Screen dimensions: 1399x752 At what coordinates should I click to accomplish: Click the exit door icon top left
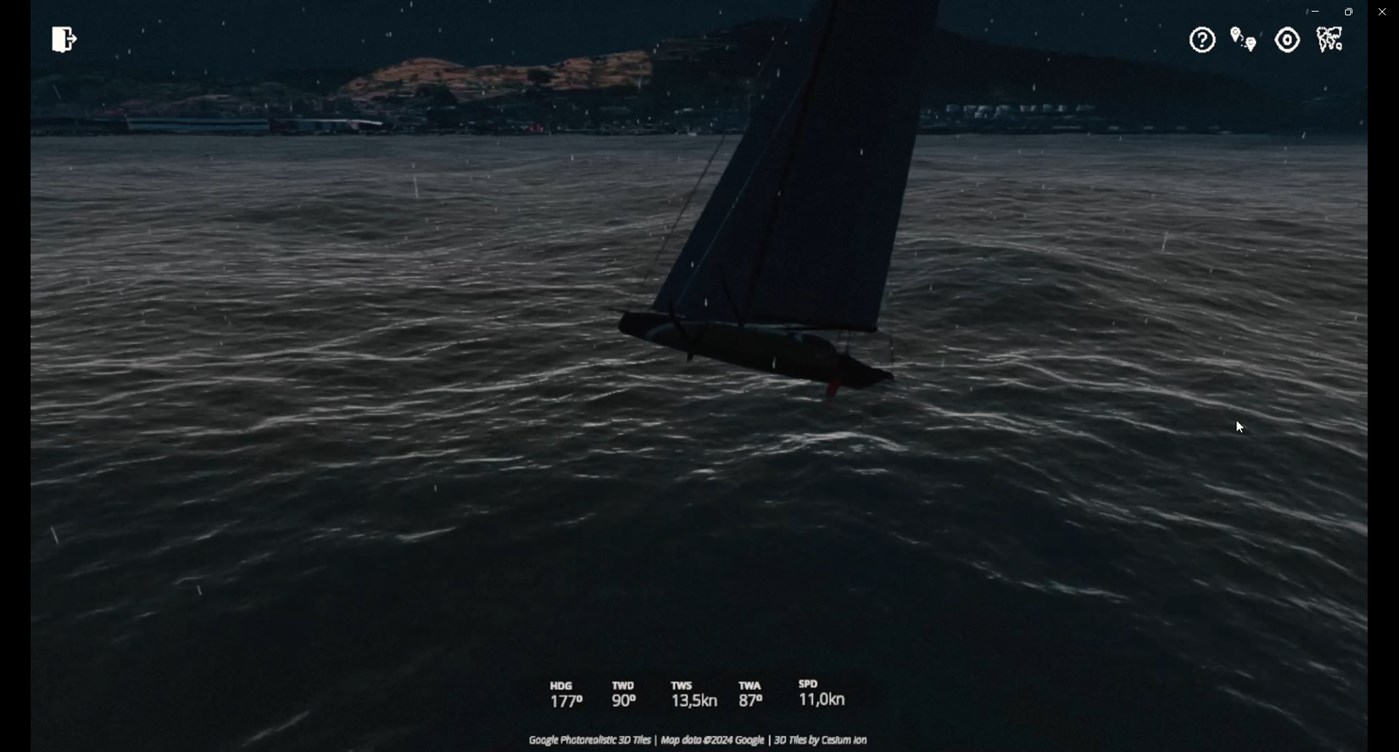pos(62,38)
